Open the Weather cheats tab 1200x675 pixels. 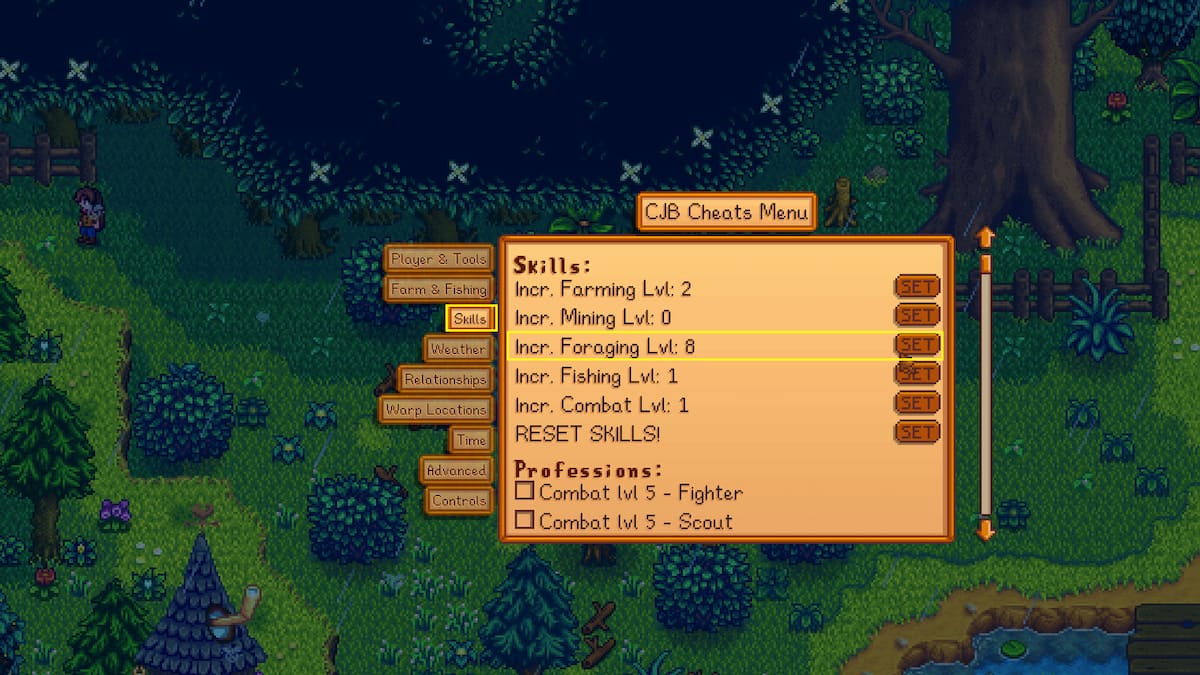tap(458, 349)
